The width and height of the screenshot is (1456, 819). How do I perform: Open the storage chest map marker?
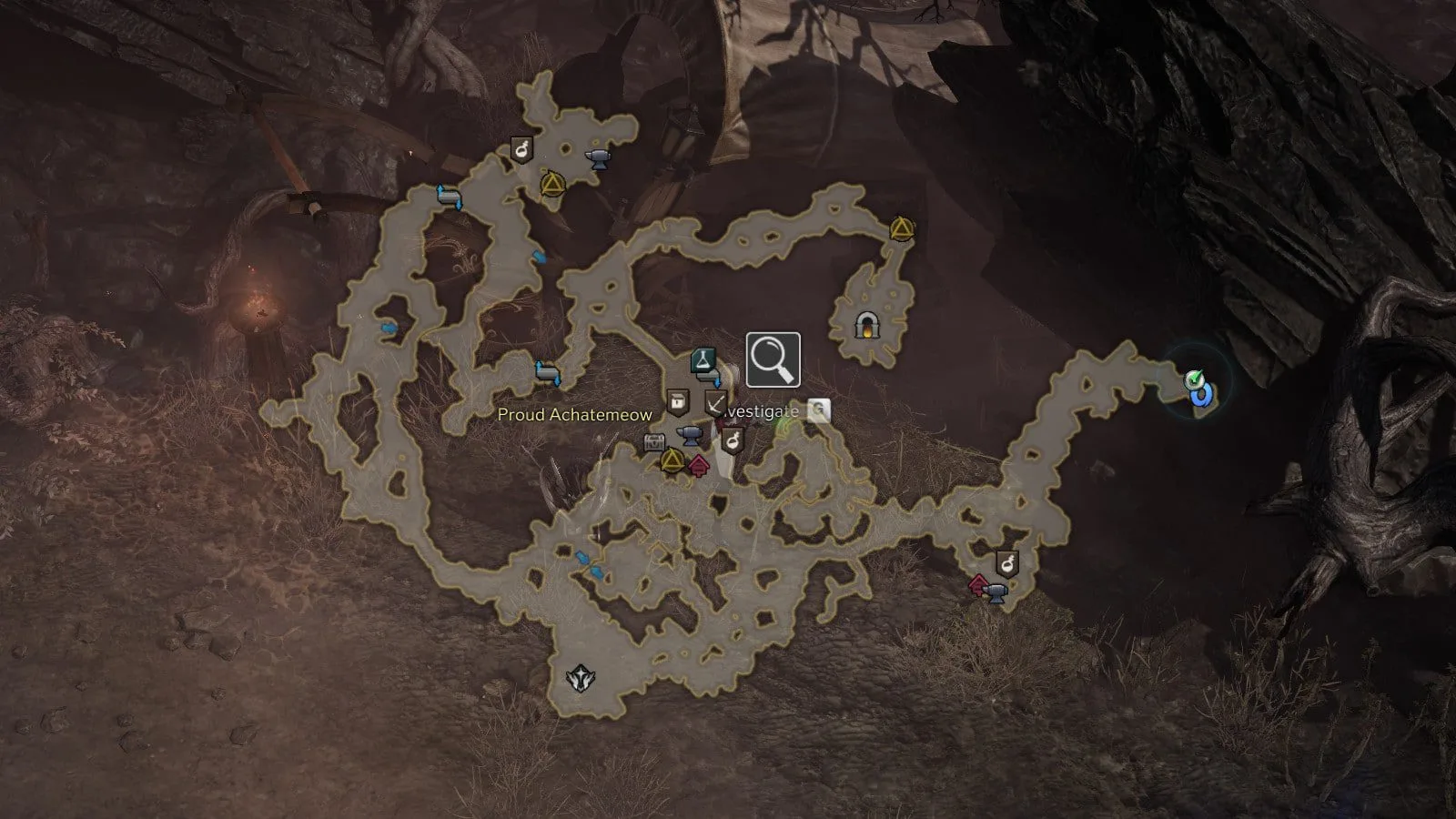click(654, 443)
